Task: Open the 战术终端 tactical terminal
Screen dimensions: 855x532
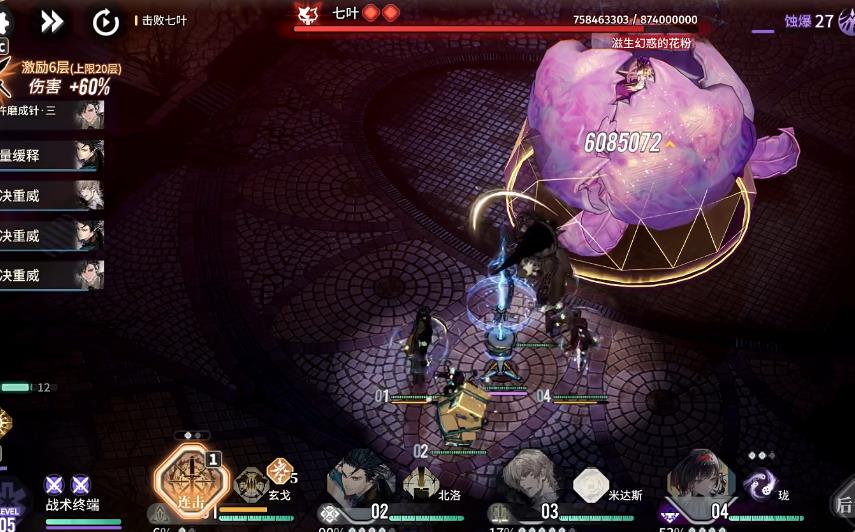Action: (72, 497)
